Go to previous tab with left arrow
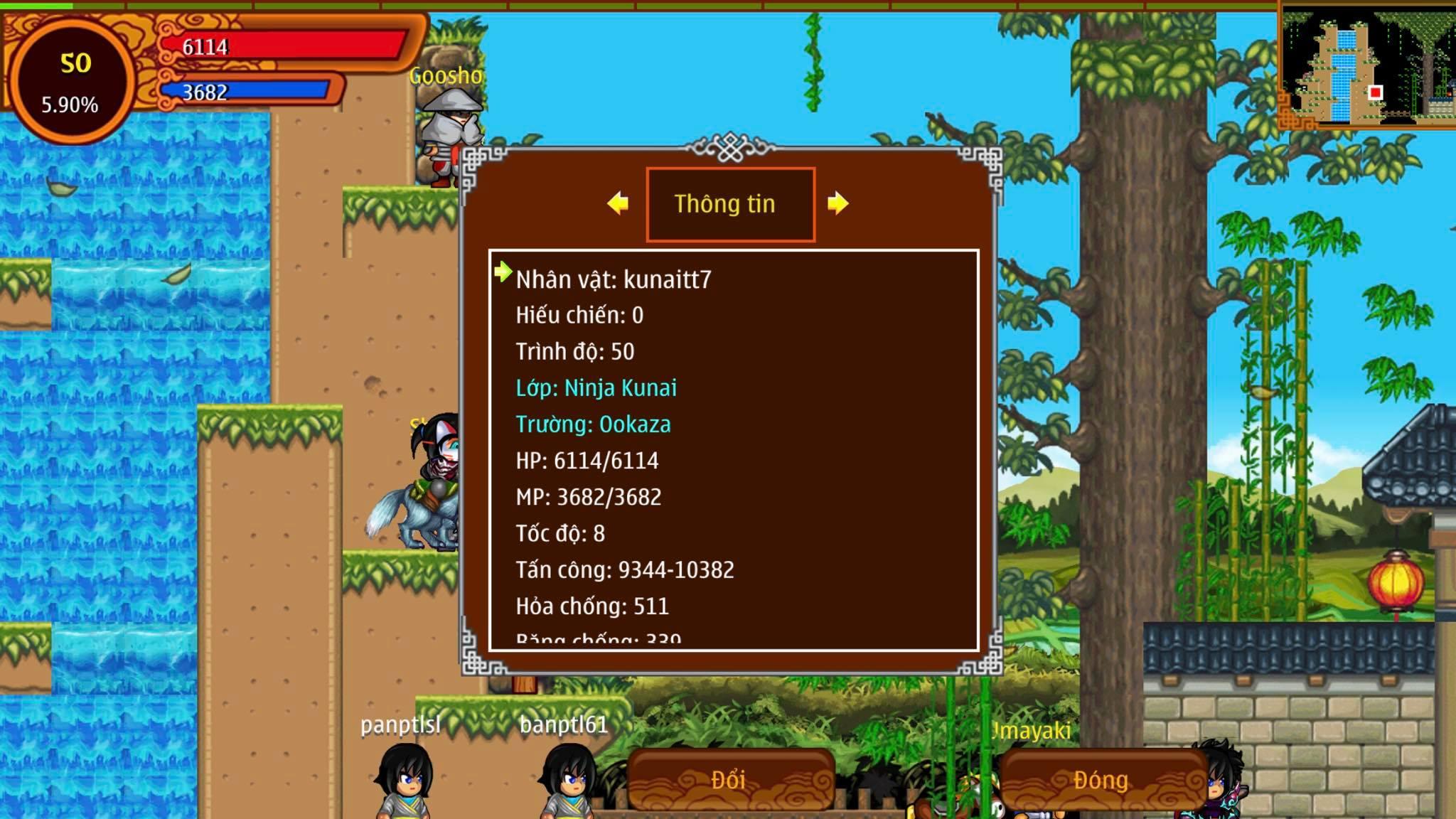The height and width of the screenshot is (819, 1456). [x=618, y=203]
